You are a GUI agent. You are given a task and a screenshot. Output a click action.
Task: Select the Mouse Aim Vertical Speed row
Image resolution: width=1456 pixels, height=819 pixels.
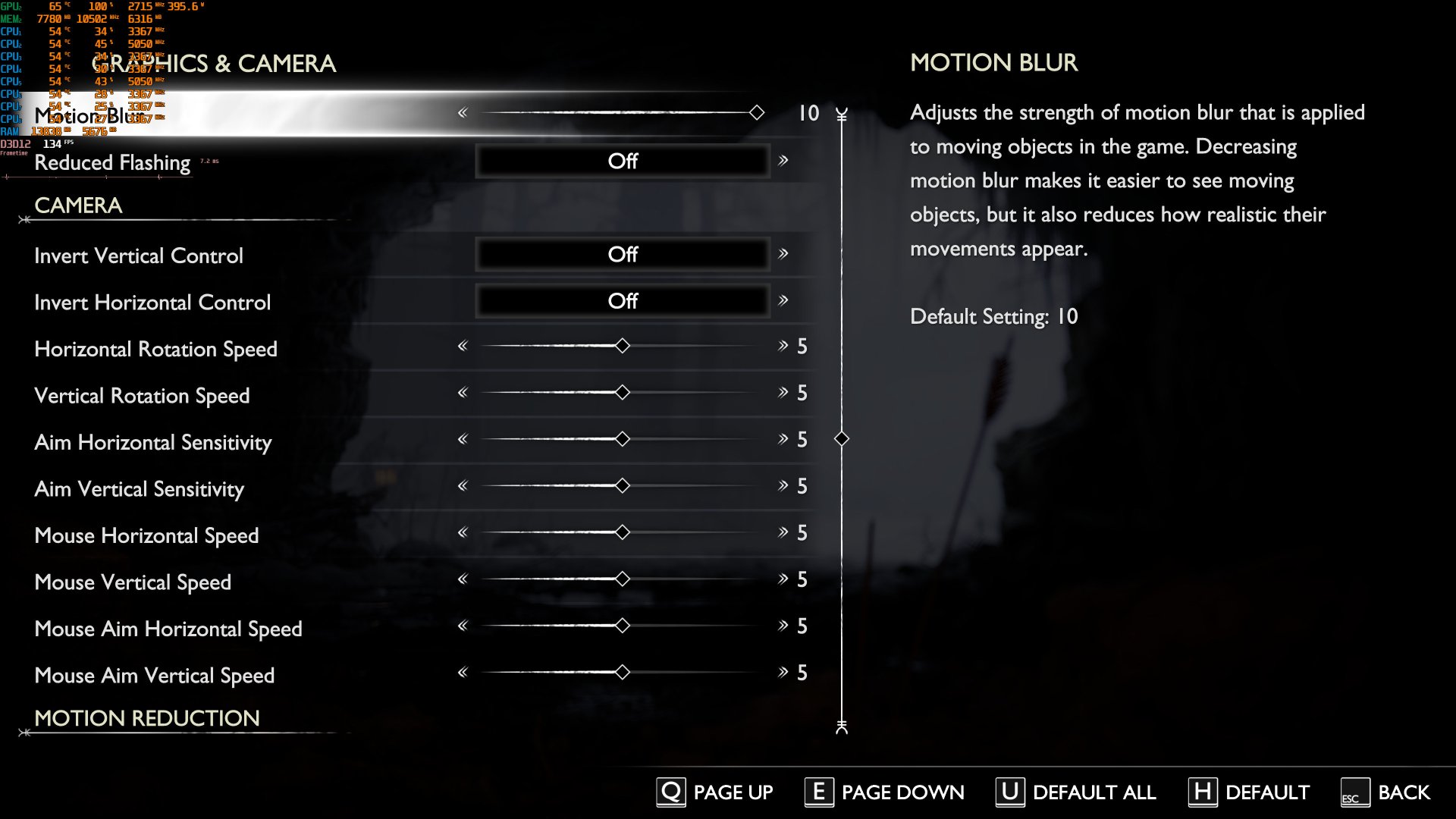pyautogui.click(x=154, y=675)
